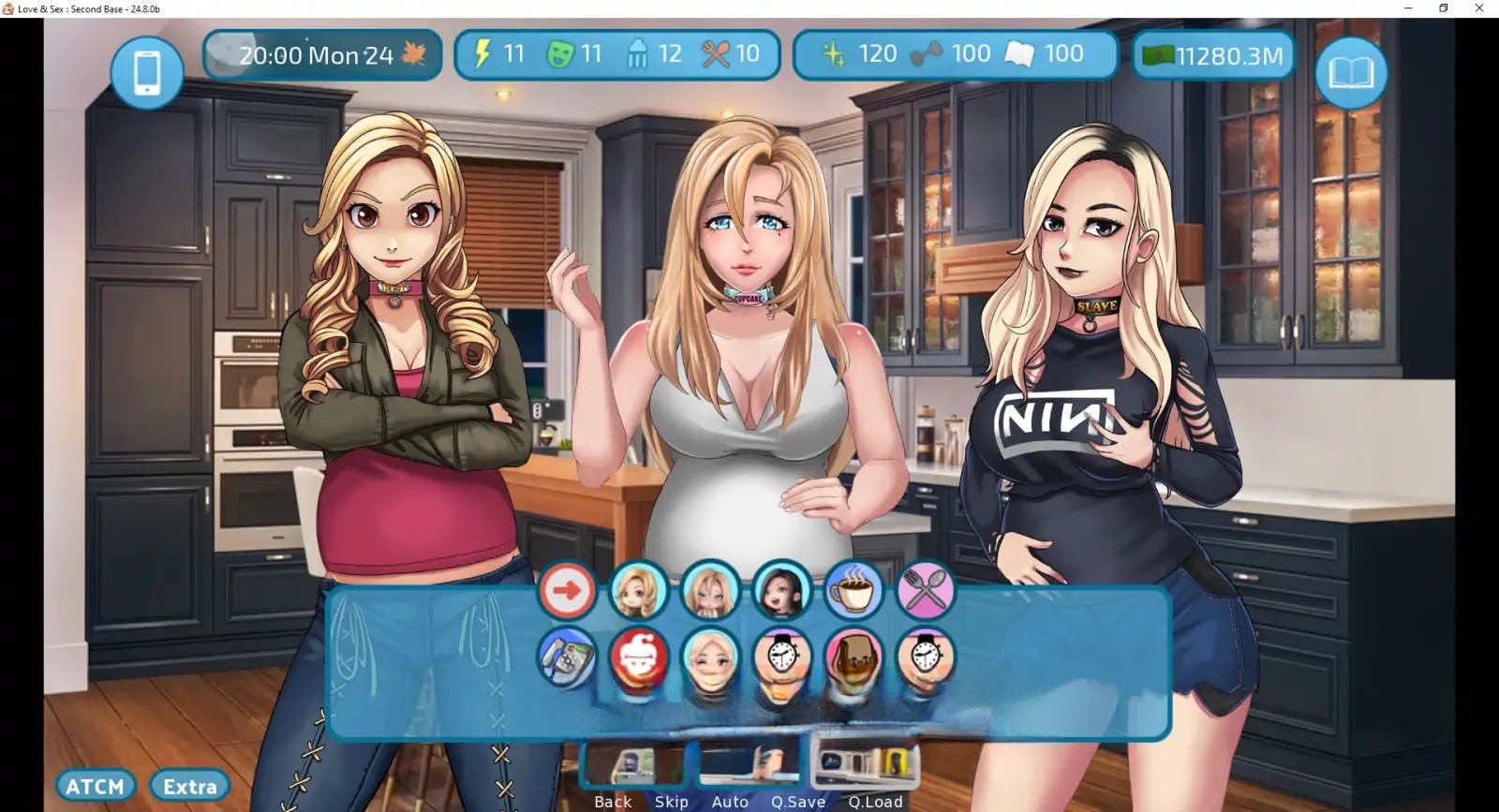The width and height of the screenshot is (1499, 812).
Task: Choose the black-haired girl portrait
Action: coord(781,591)
